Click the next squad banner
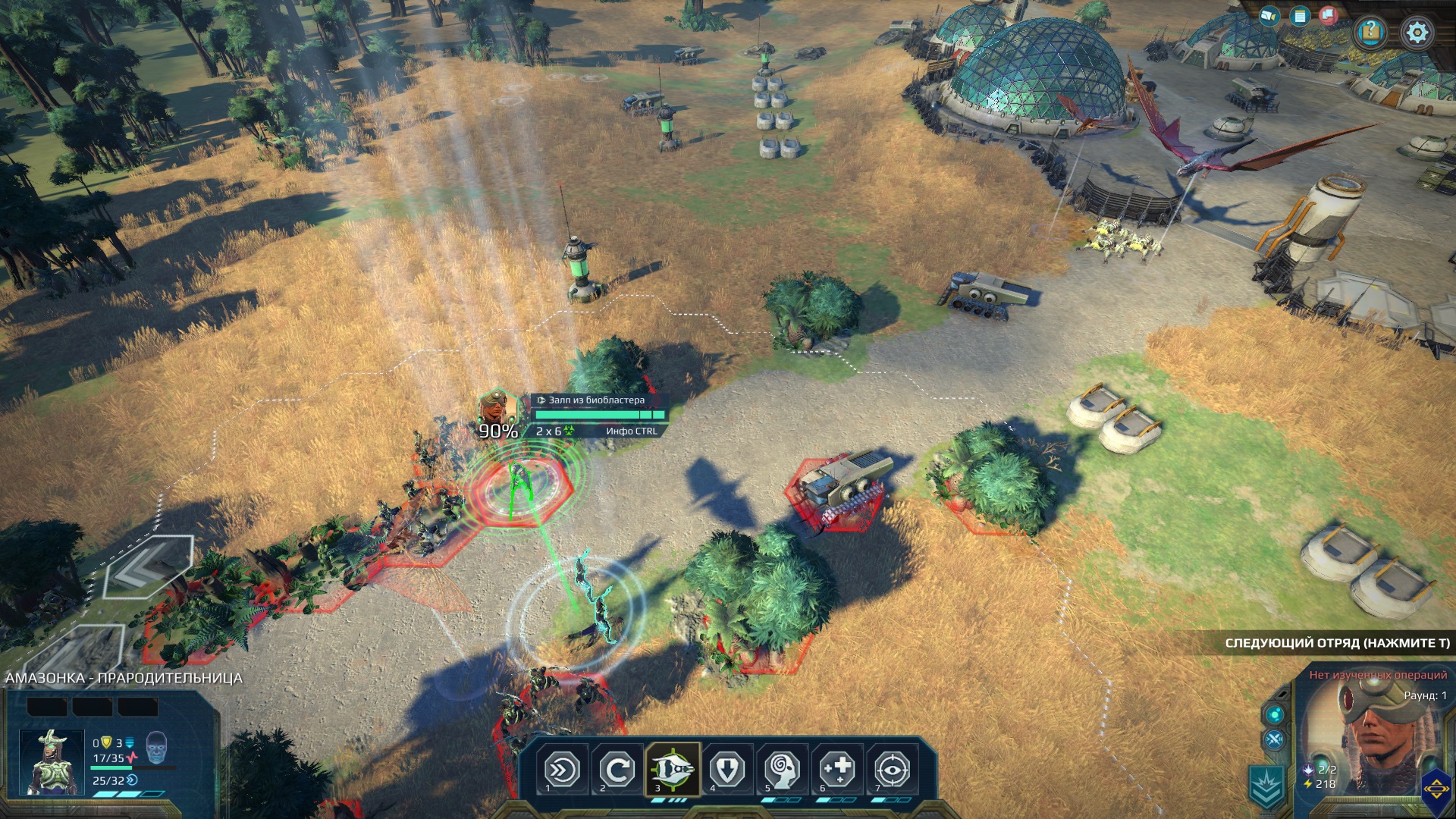1456x819 pixels. pos(1336,643)
